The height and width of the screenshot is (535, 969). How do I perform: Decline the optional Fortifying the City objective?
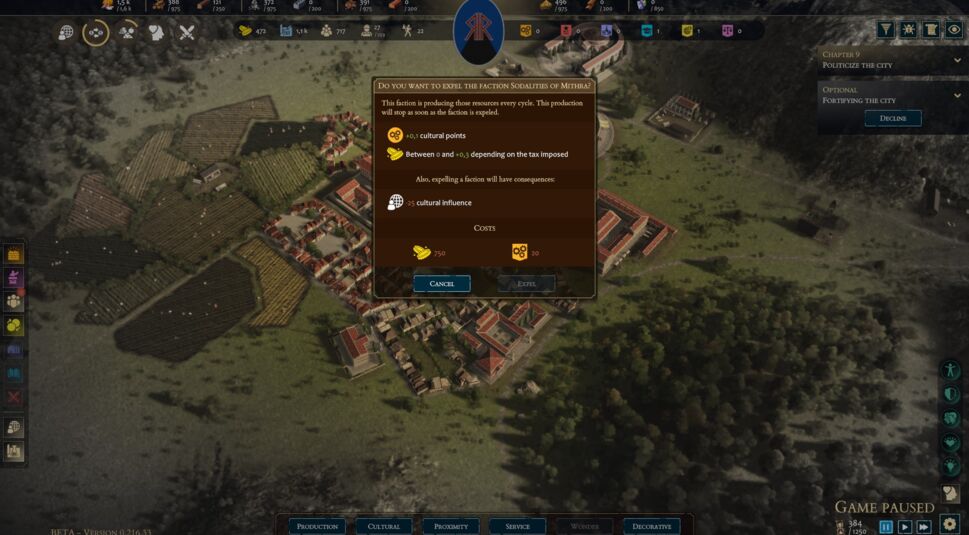point(892,118)
